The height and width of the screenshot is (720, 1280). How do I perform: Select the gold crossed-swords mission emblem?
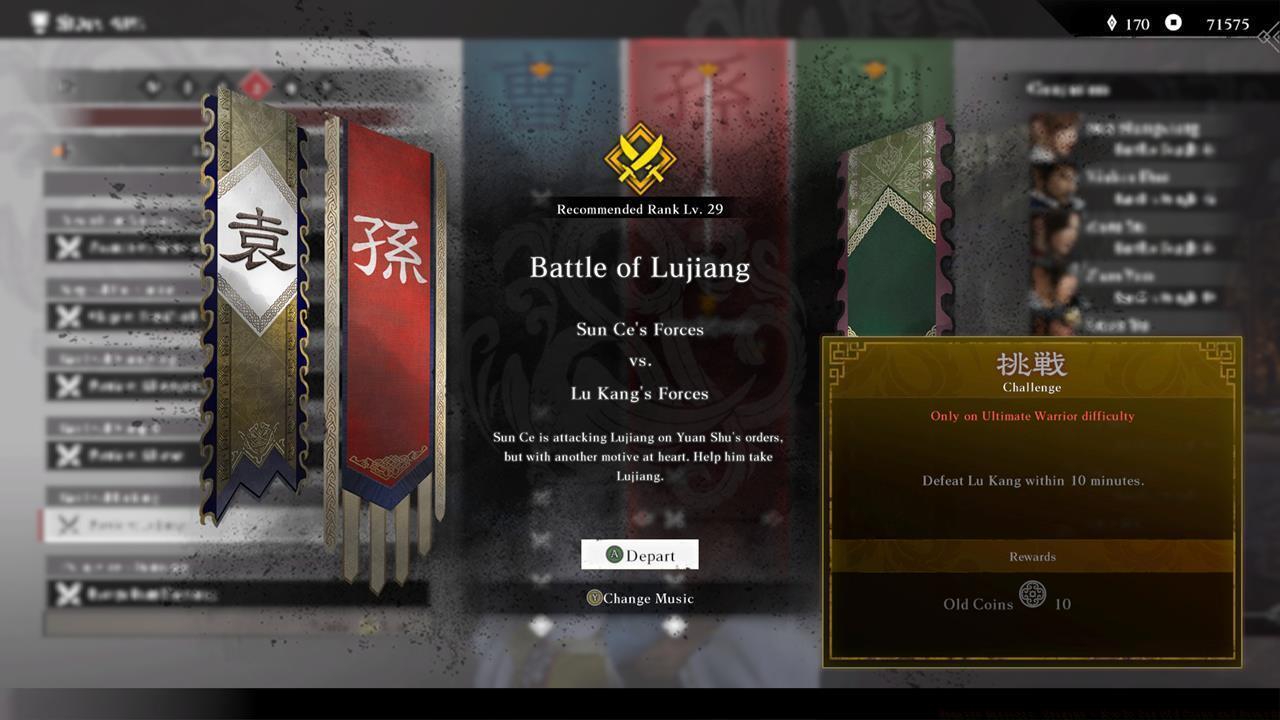(640, 158)
